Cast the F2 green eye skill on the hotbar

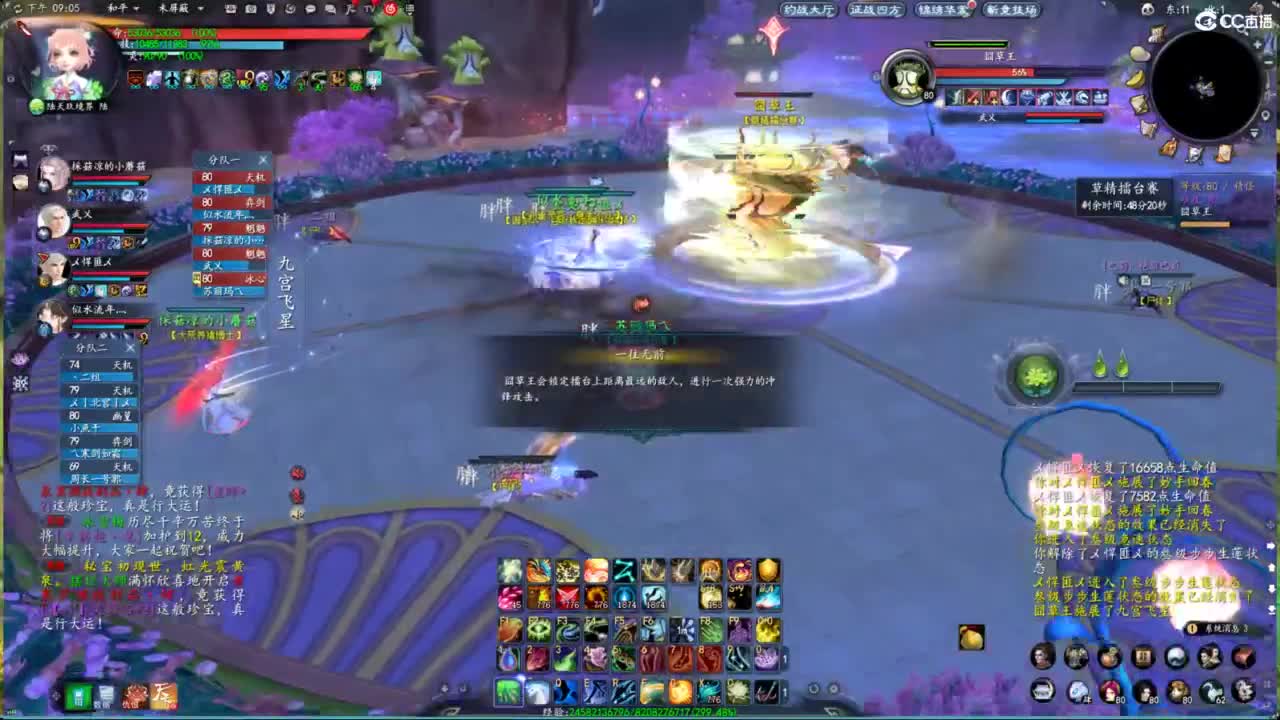pyautogui.click(x=538, y=627)
